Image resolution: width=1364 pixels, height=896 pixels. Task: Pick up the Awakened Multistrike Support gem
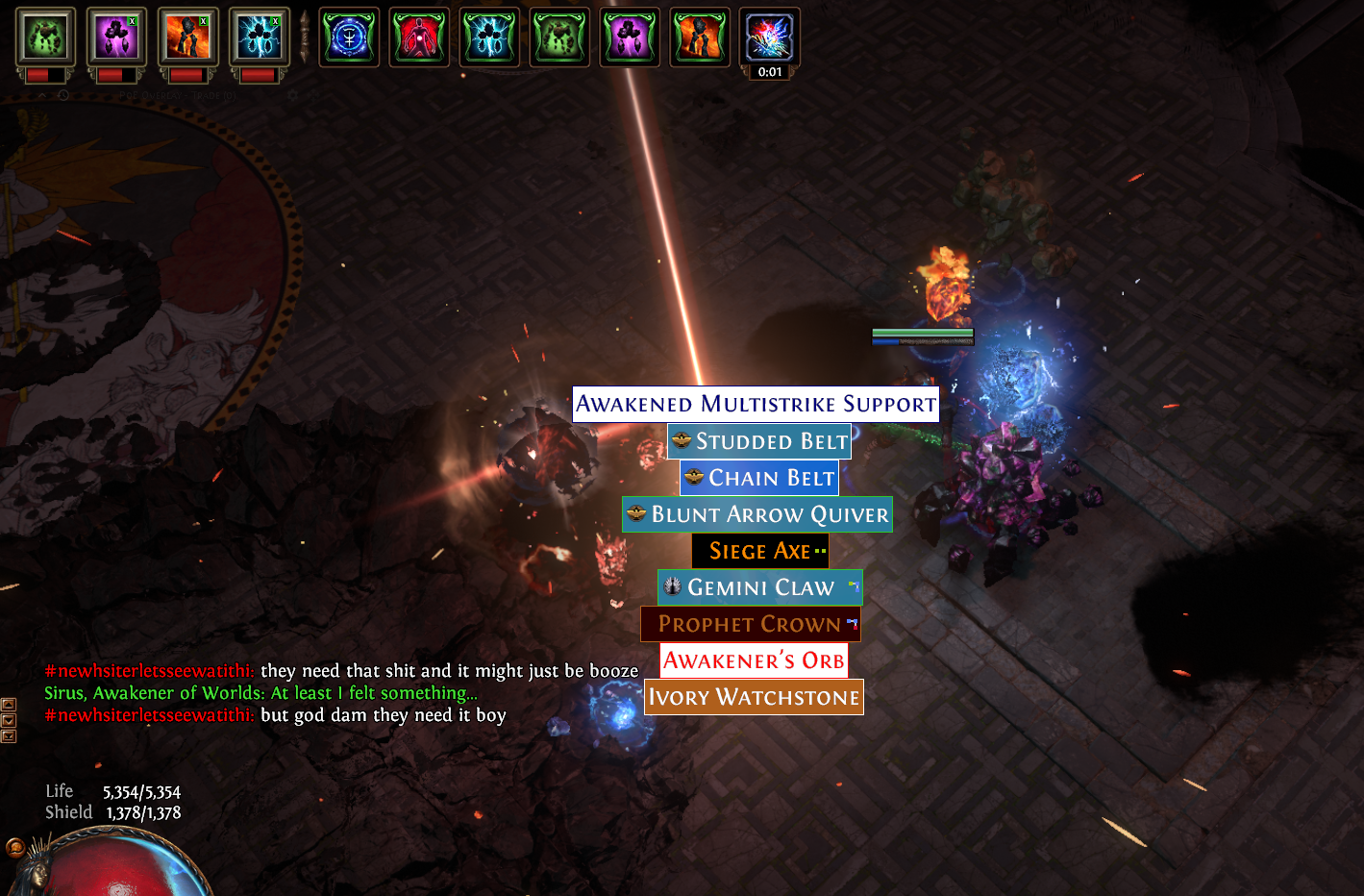756,404
